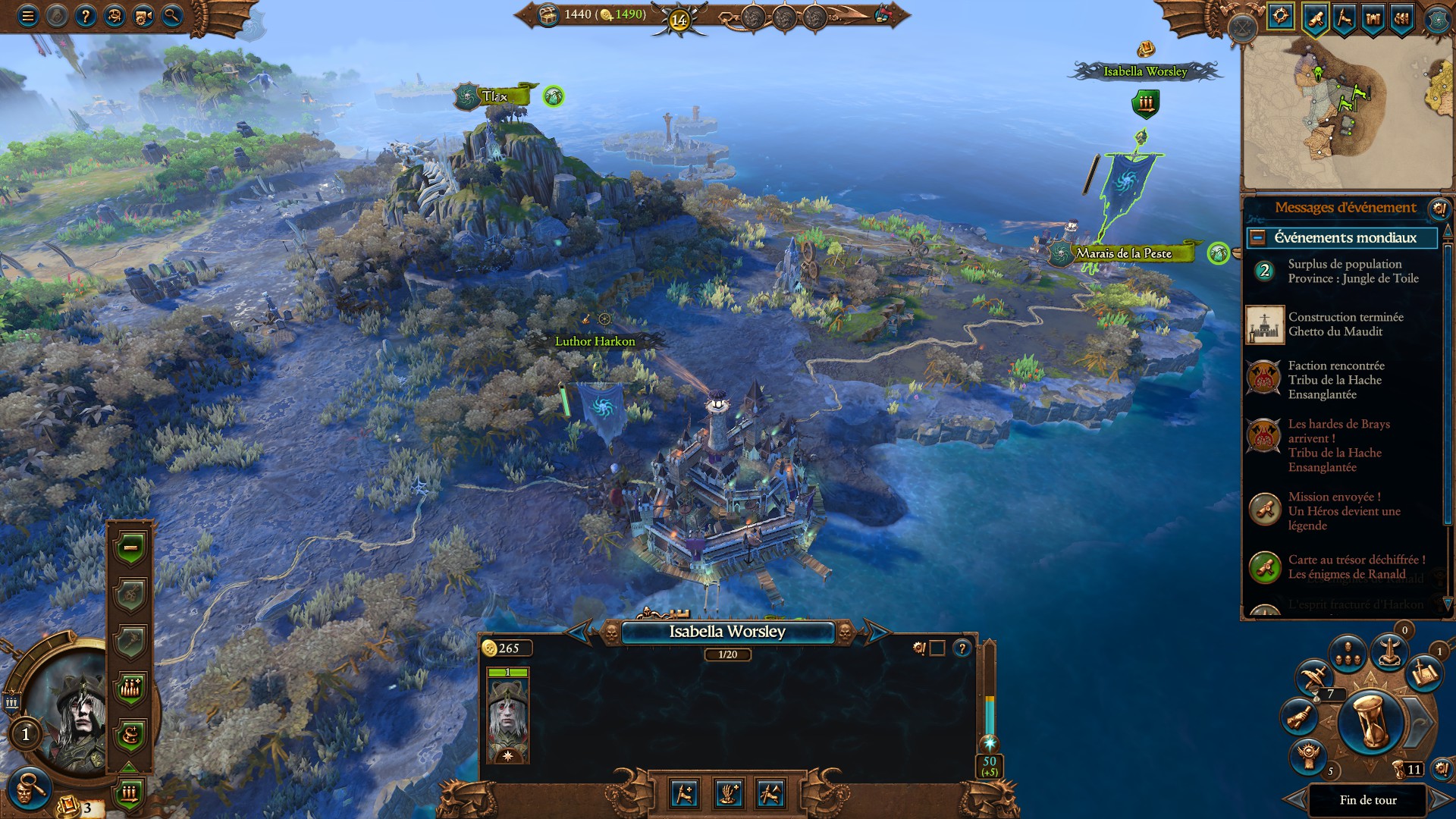
Task: Tick the small checkbox beside the unit panel help icon
Action: point(937,650)
